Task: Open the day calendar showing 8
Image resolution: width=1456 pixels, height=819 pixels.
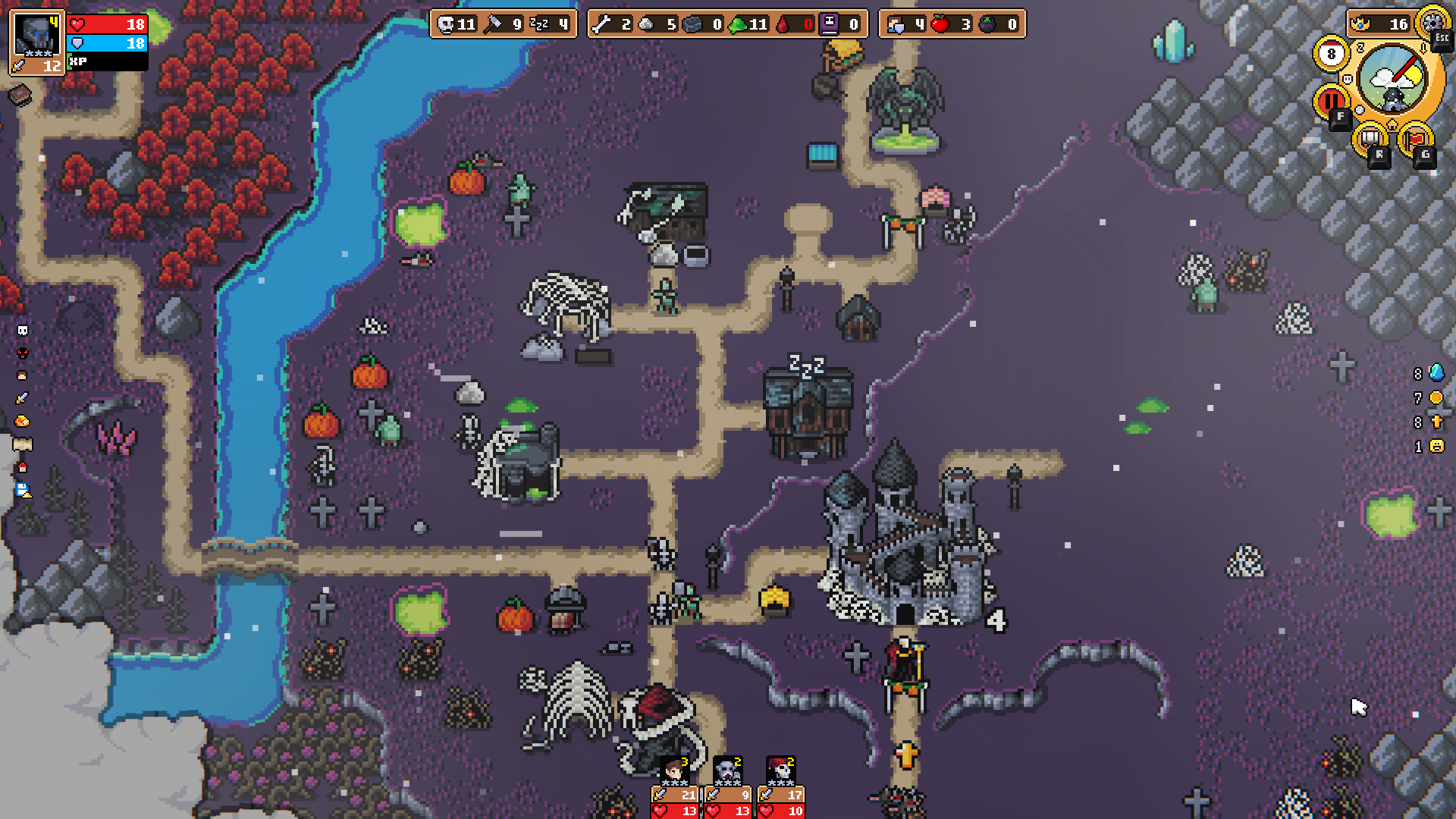Action: point(1331,54)
